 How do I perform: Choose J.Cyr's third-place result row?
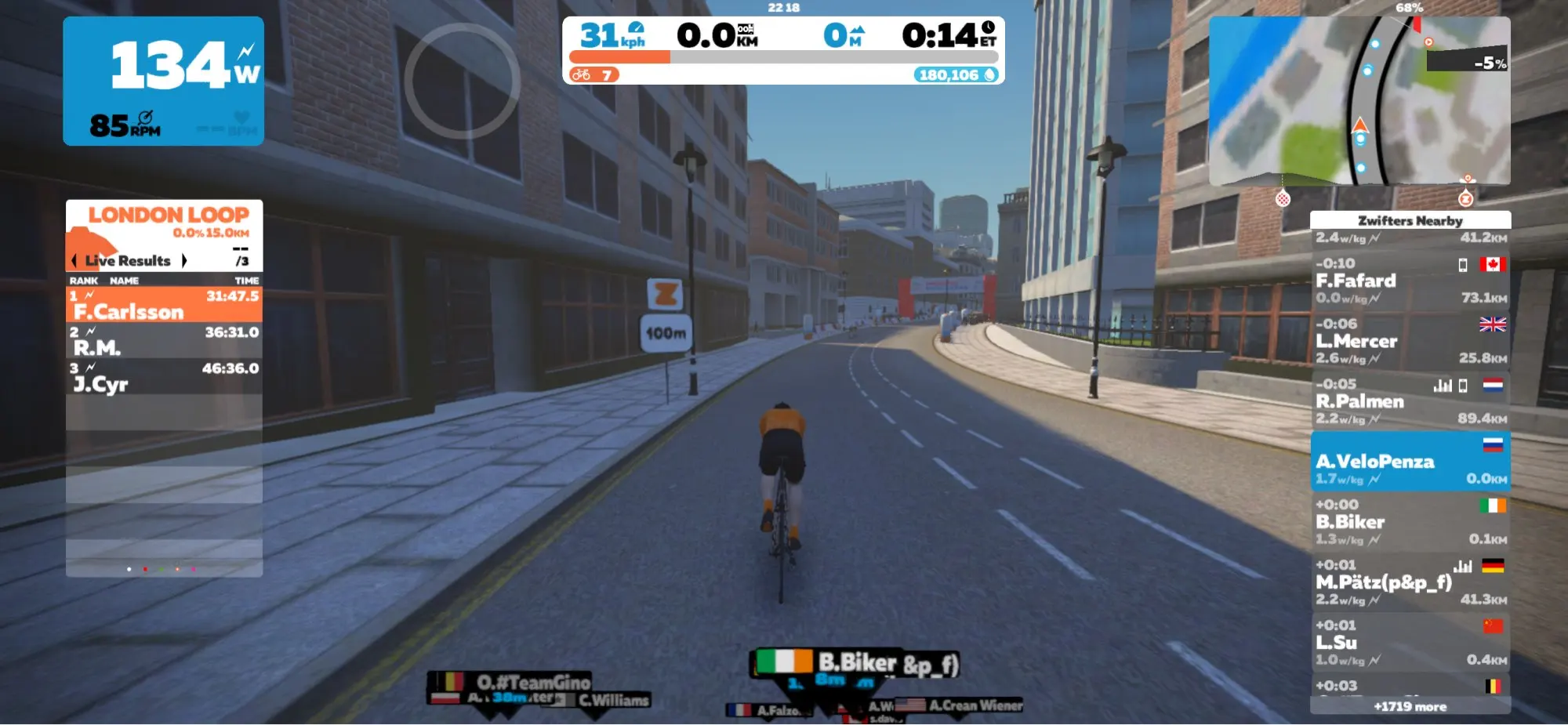tap(164, 376)
